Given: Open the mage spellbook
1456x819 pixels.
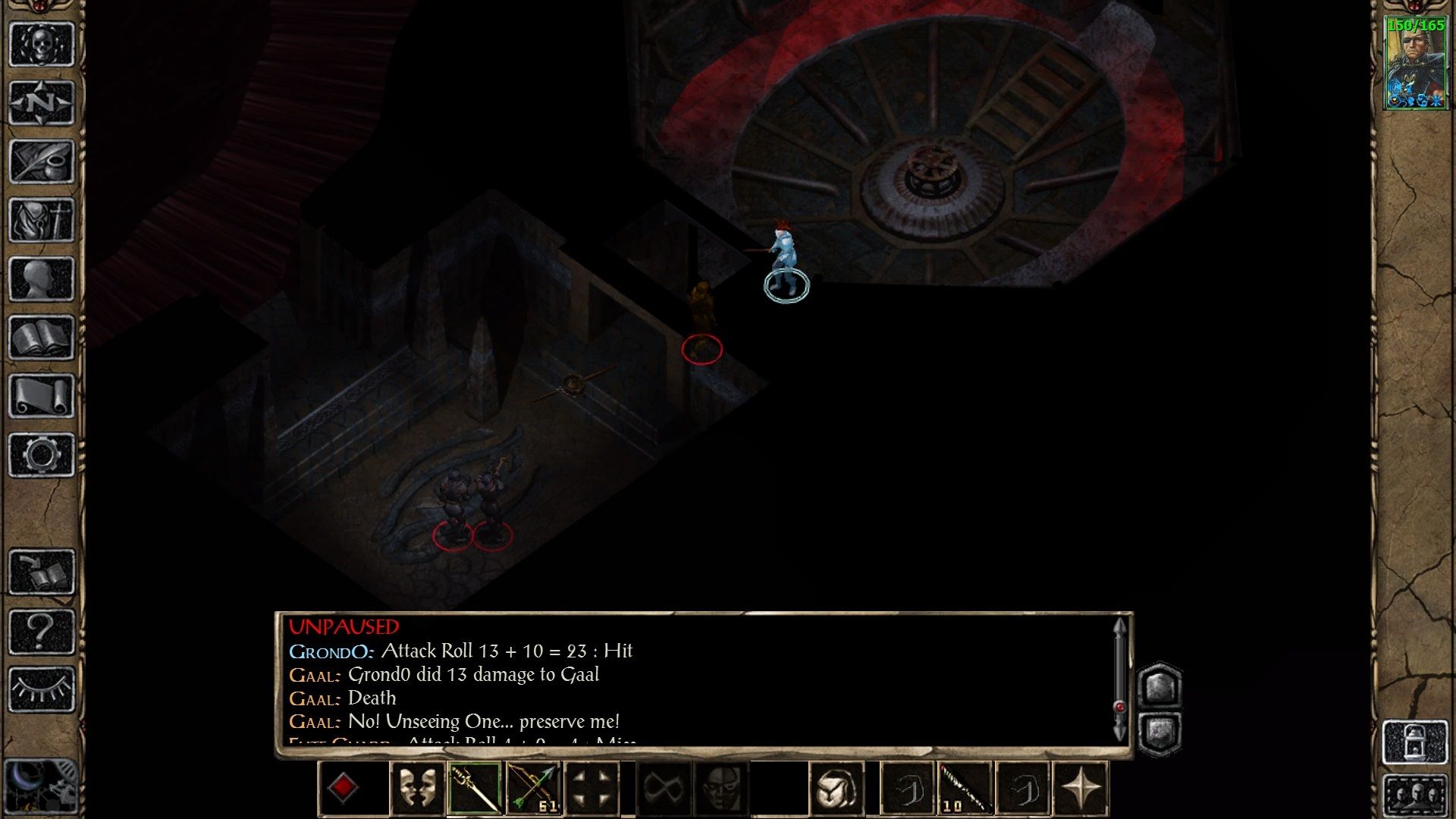Looking at the screenshot, I should 42,337.
